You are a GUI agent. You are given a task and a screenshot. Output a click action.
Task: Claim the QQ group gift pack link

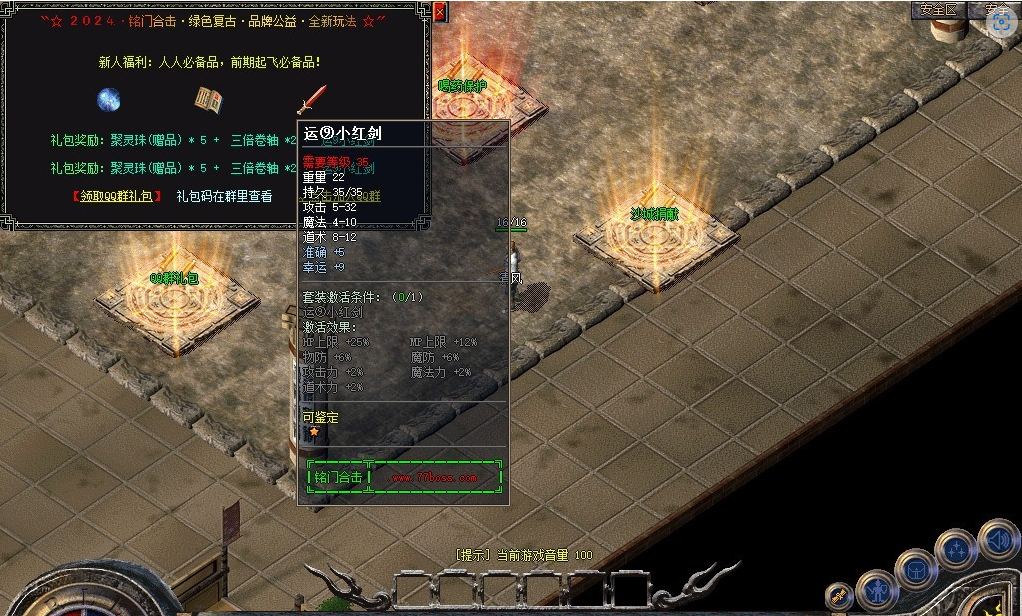[117, 197]
